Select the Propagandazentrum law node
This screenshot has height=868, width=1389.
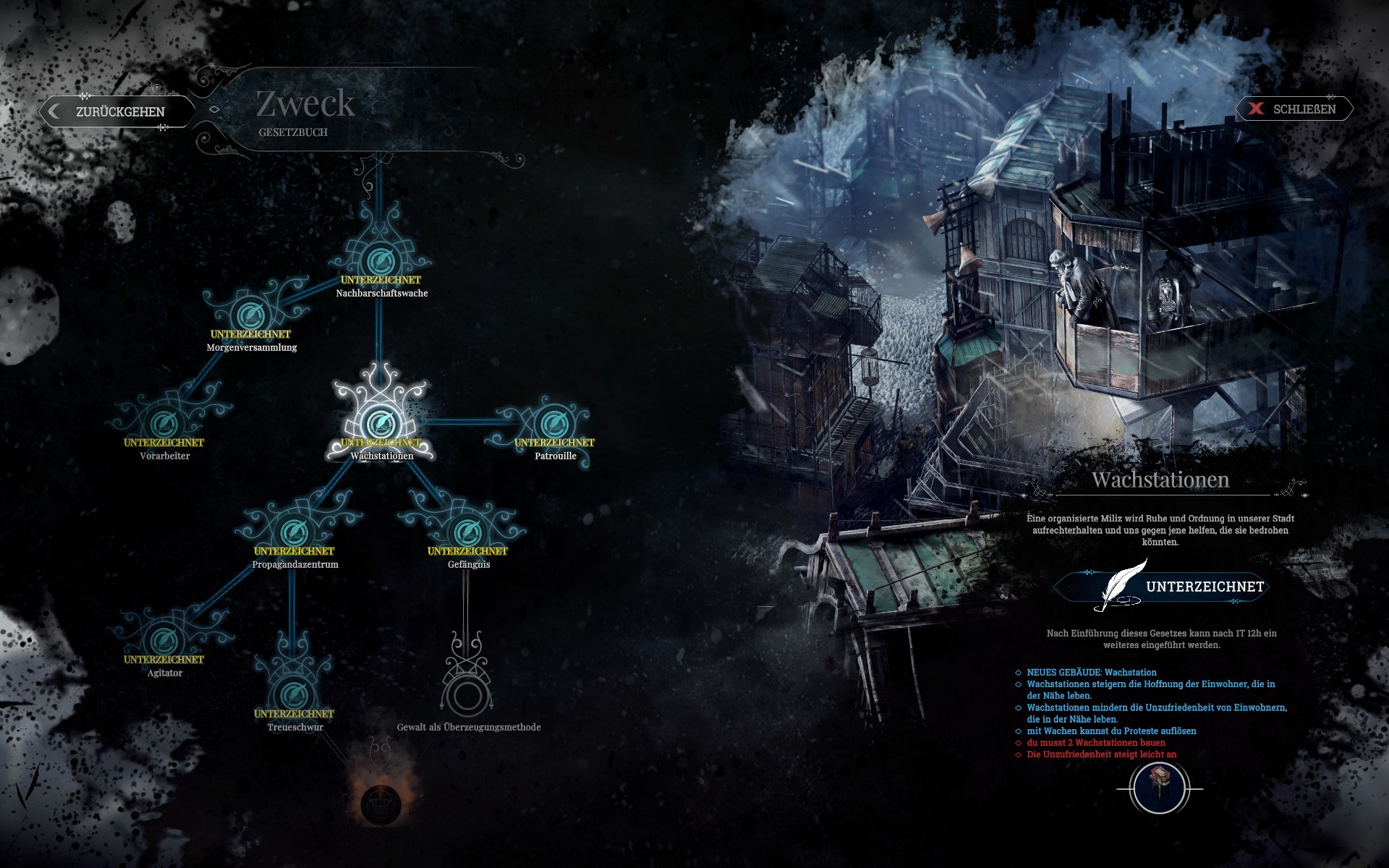point(294,532)
